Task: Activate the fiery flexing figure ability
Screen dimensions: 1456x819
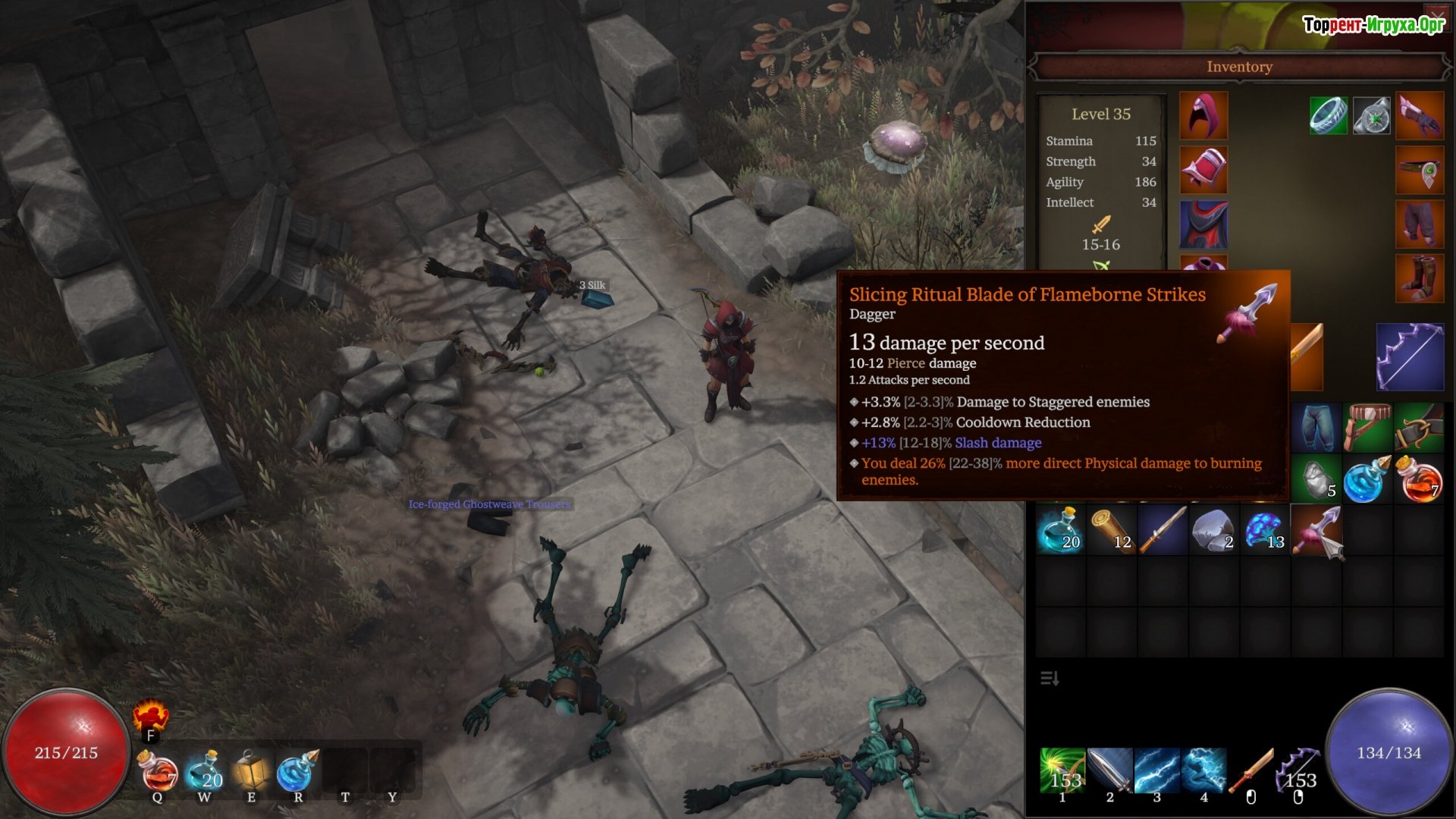Action: 150,715
